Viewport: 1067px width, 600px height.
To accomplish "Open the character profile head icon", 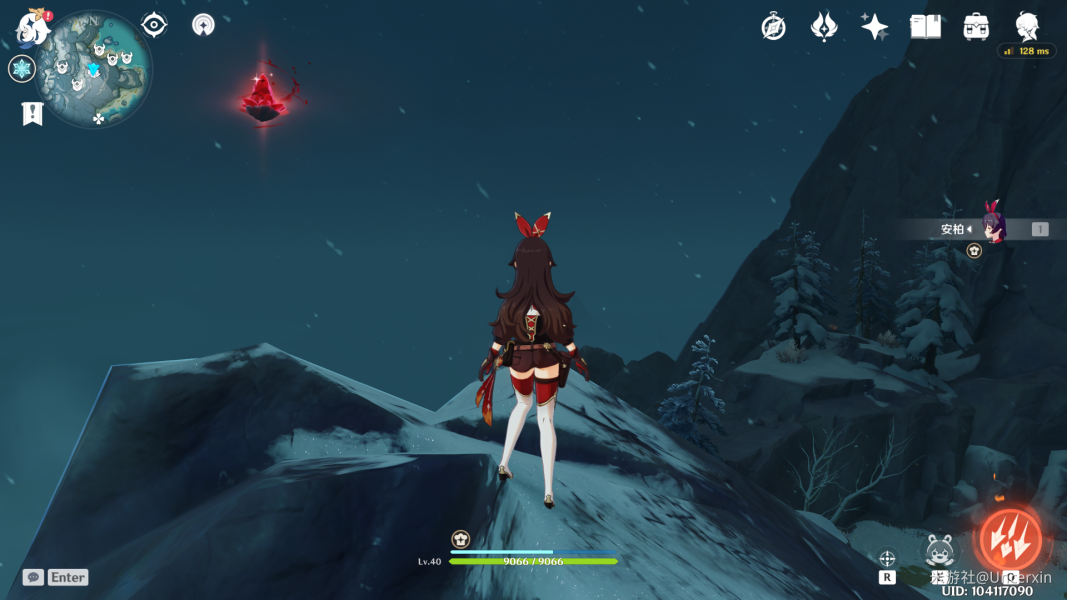I will pyautogui.click(x=1027, y=25).
